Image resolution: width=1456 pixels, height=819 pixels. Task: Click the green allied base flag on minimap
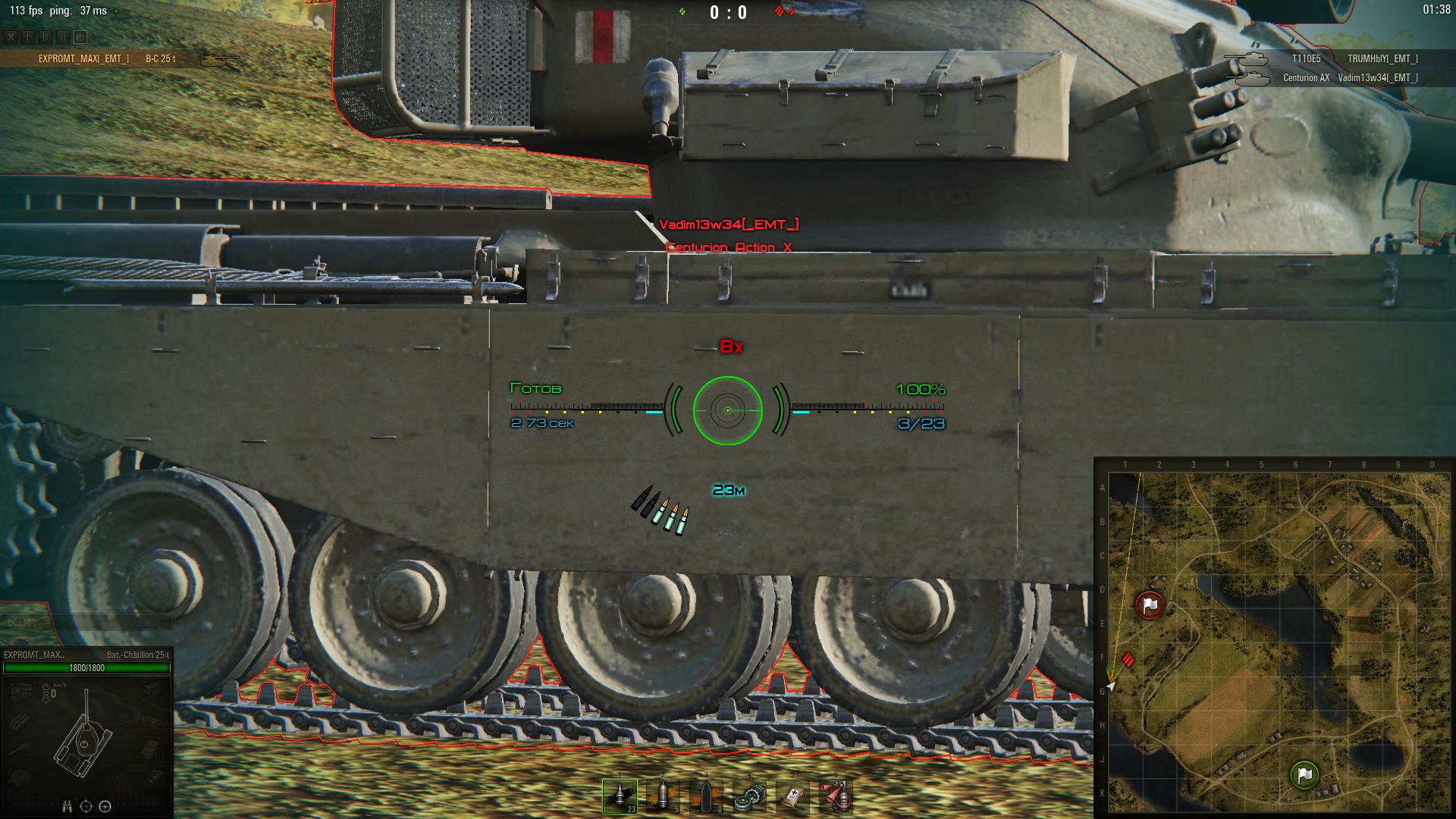1304,775
